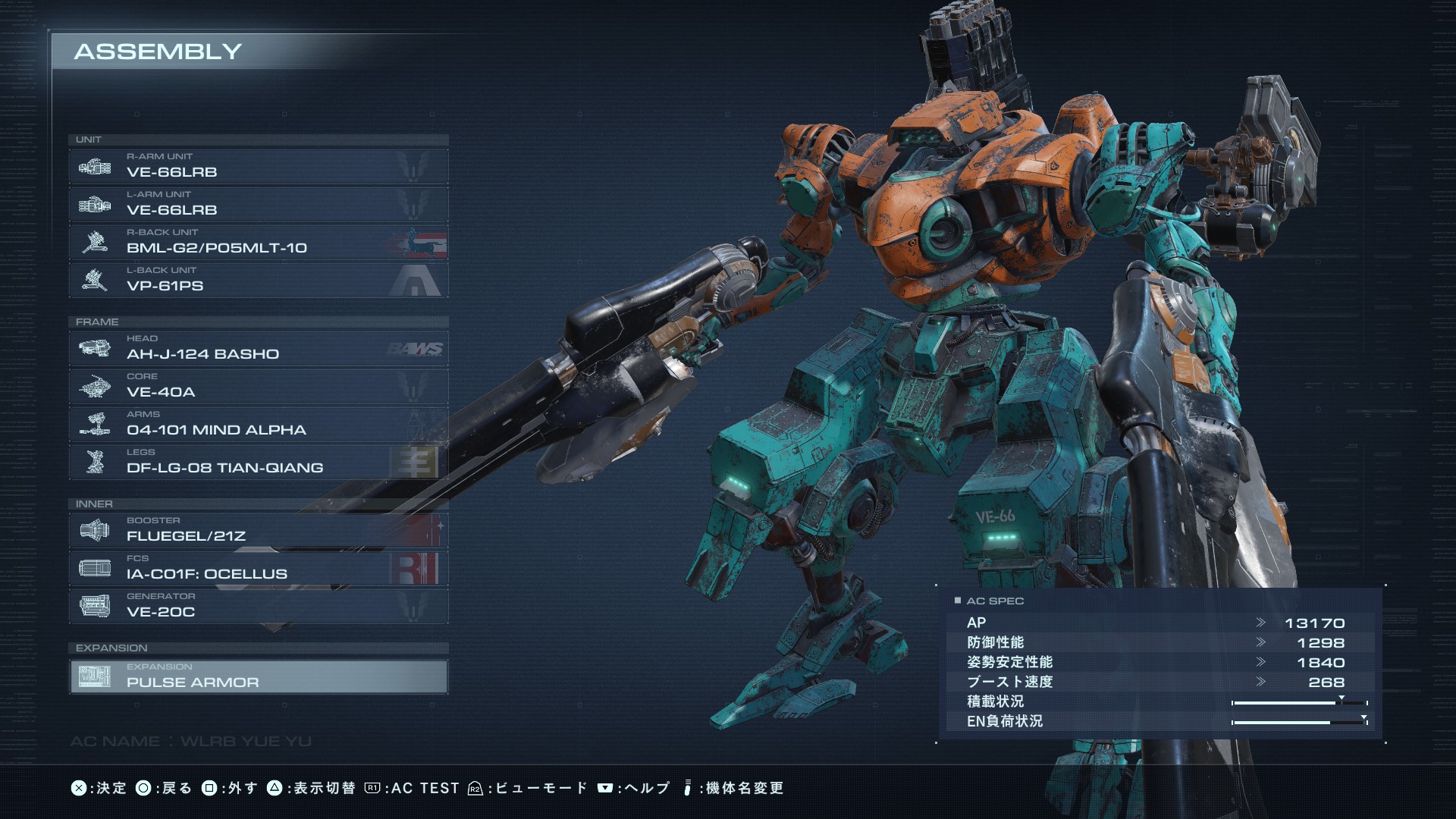
Task: Open the PULSE ARMOR expansion slot
Action: click(258, 676)
